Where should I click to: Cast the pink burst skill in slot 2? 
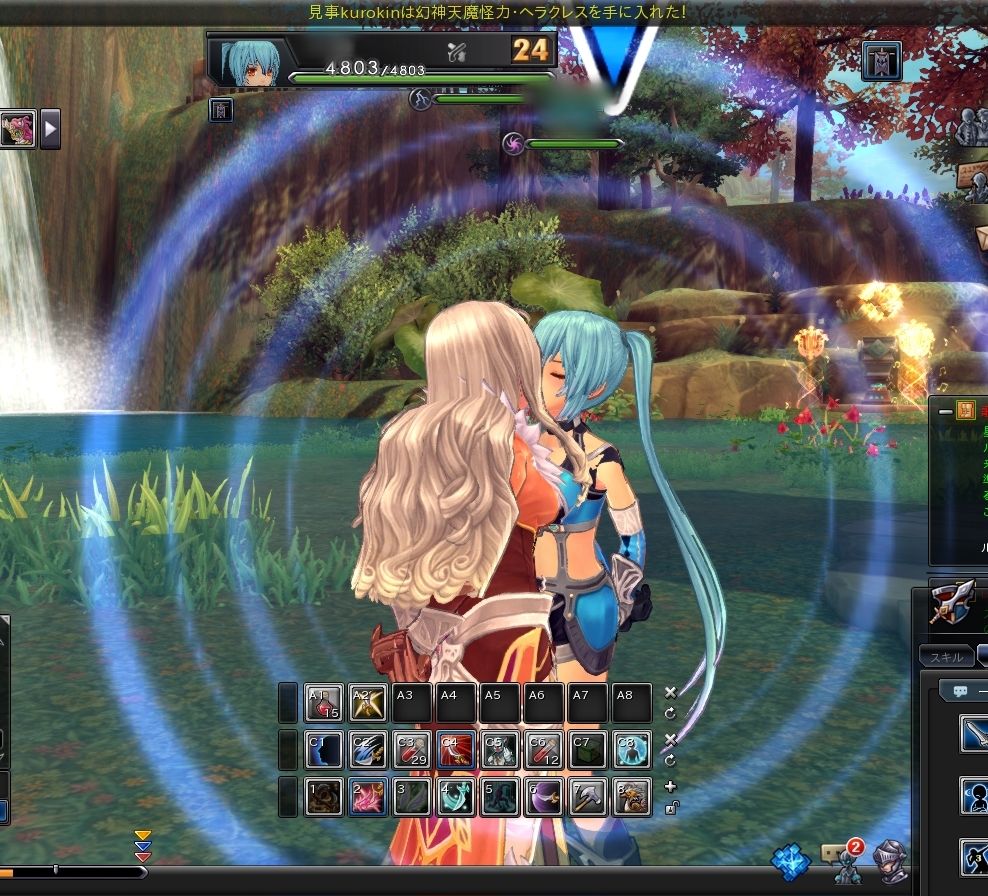click(367, 797)
